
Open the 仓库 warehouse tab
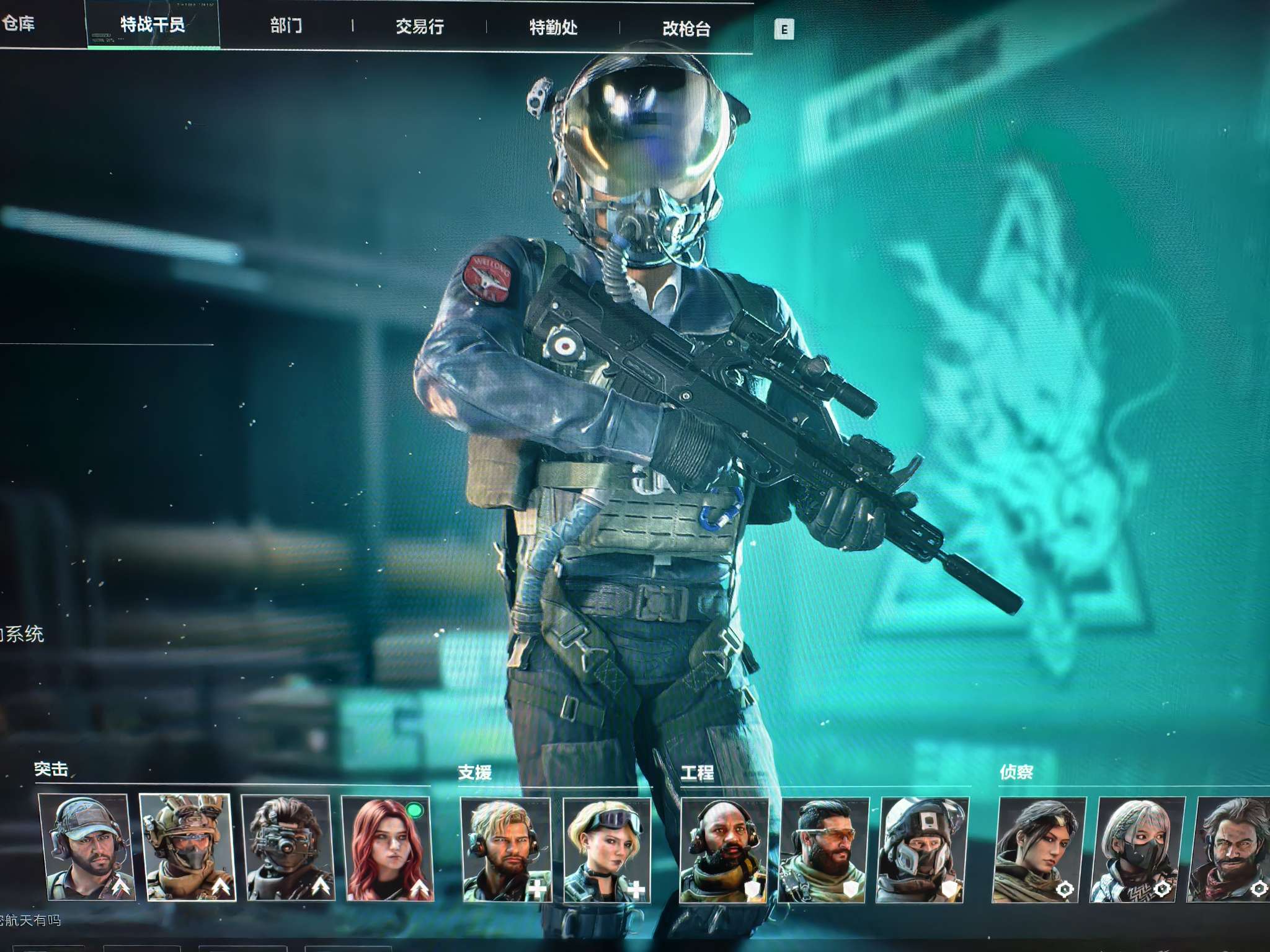coord(19,24)
